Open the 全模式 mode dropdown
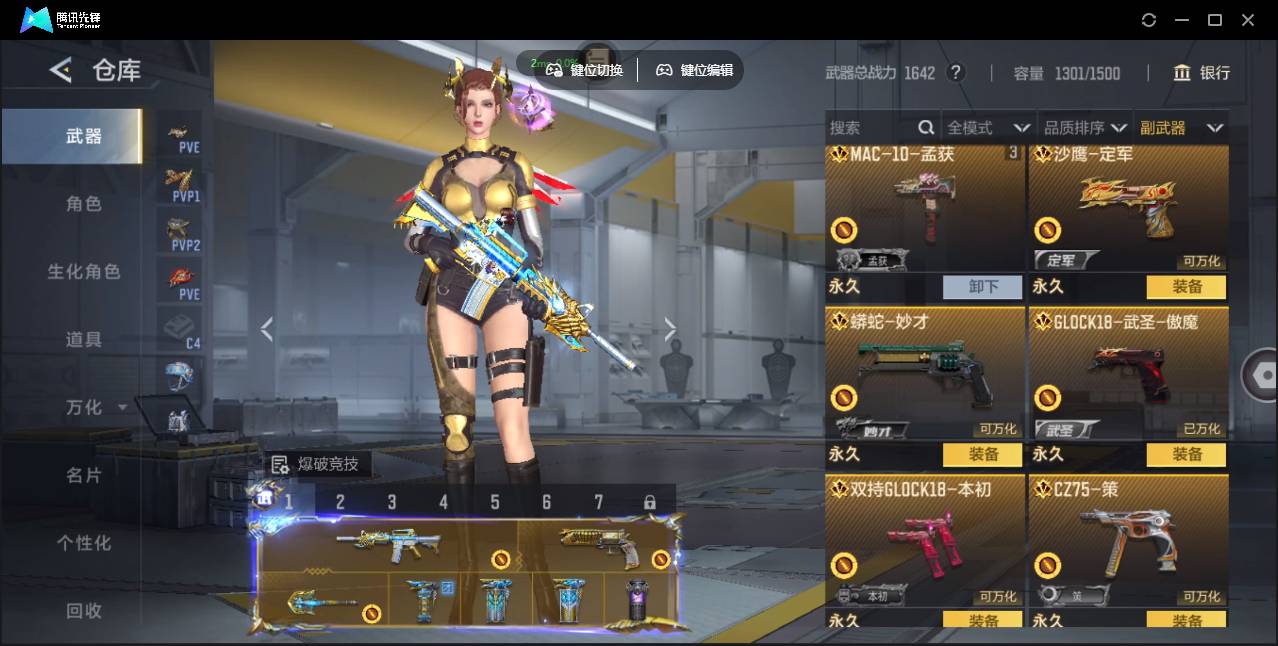The height and width of the screenshot is (646, 1278). pos(988,128)
